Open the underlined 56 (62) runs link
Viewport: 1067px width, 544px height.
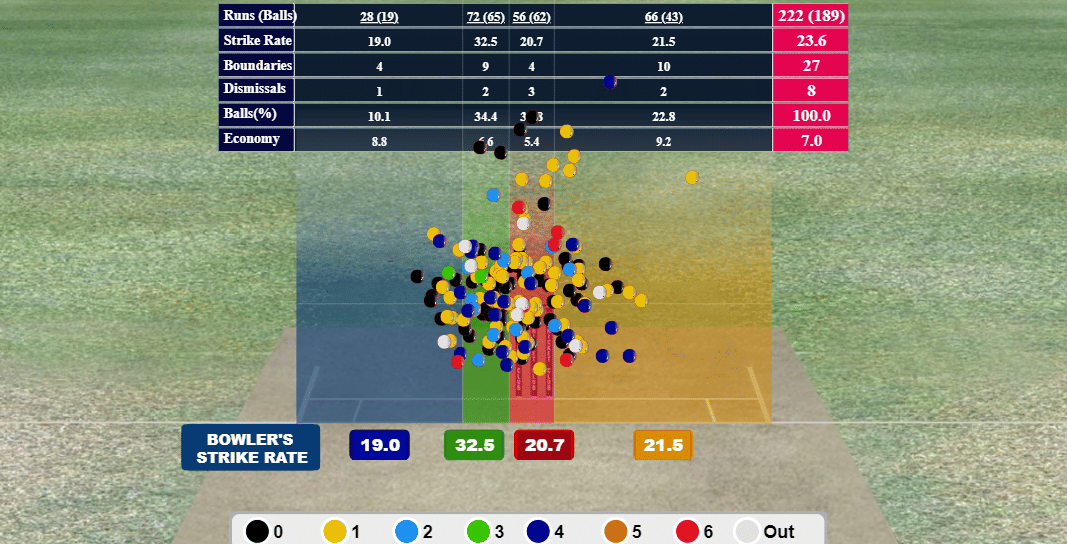532,16
